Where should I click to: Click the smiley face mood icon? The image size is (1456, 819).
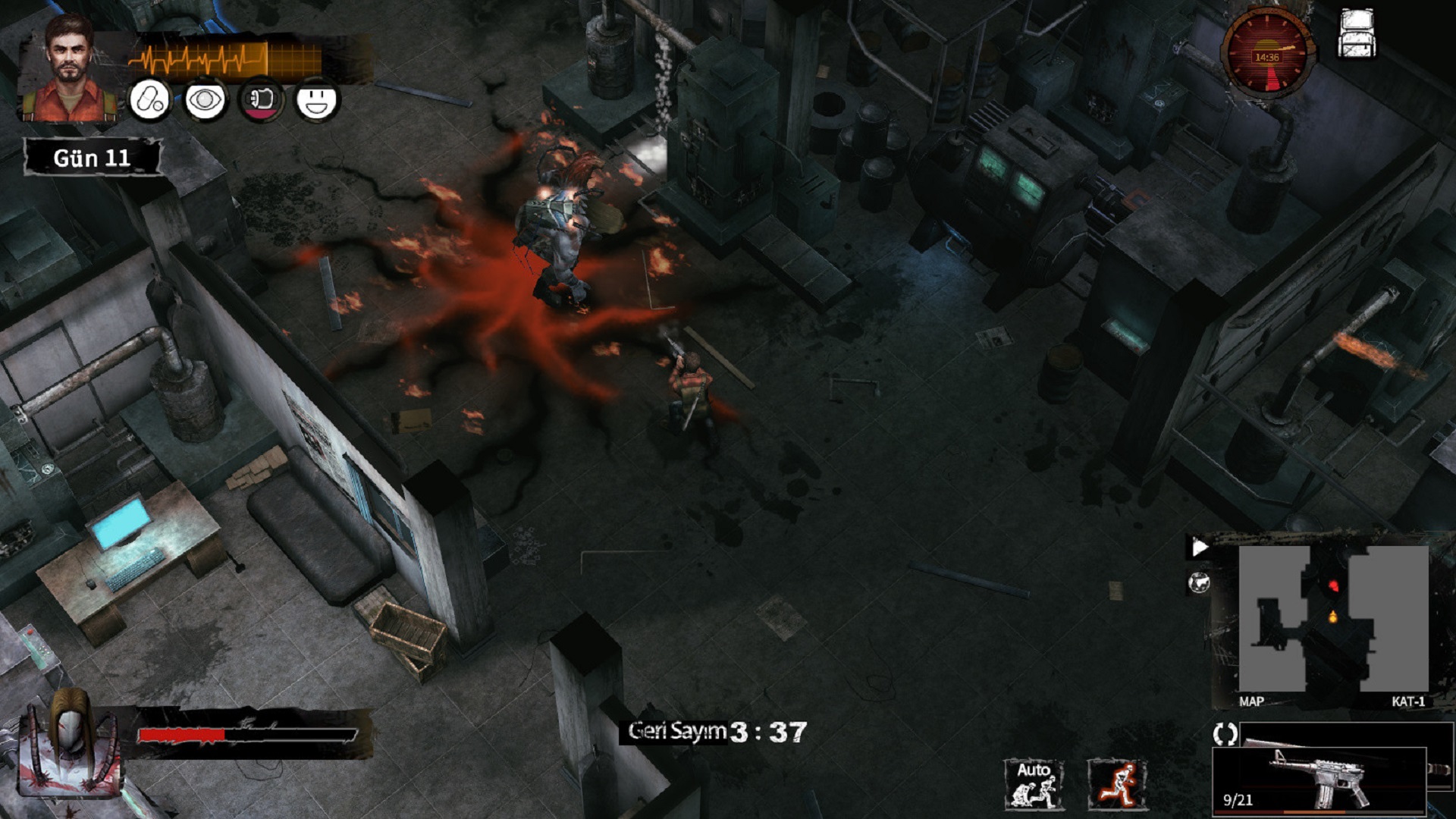[317, 100]
